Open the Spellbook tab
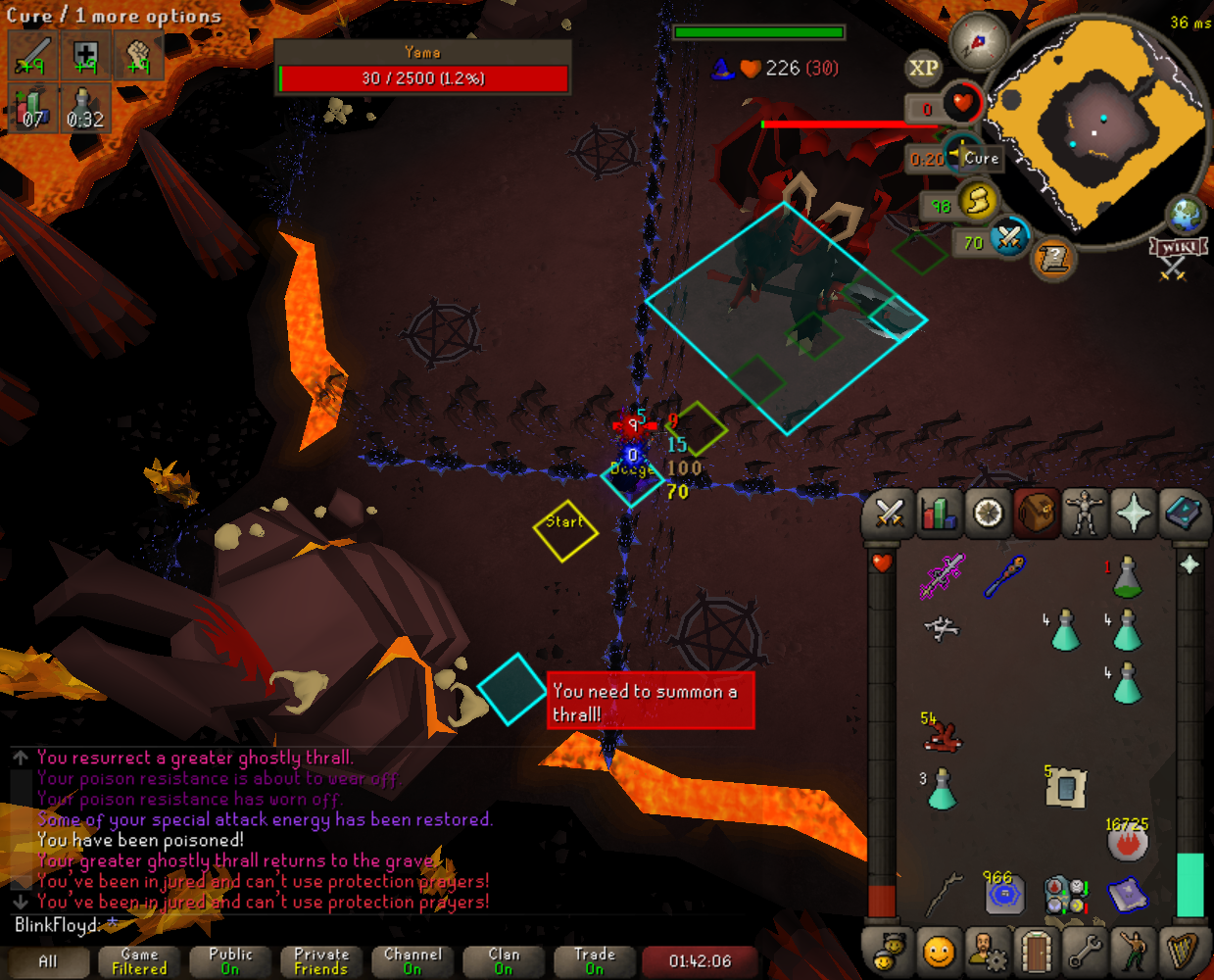Screen dimensions: 1214x980 [x=1183, y=514]
